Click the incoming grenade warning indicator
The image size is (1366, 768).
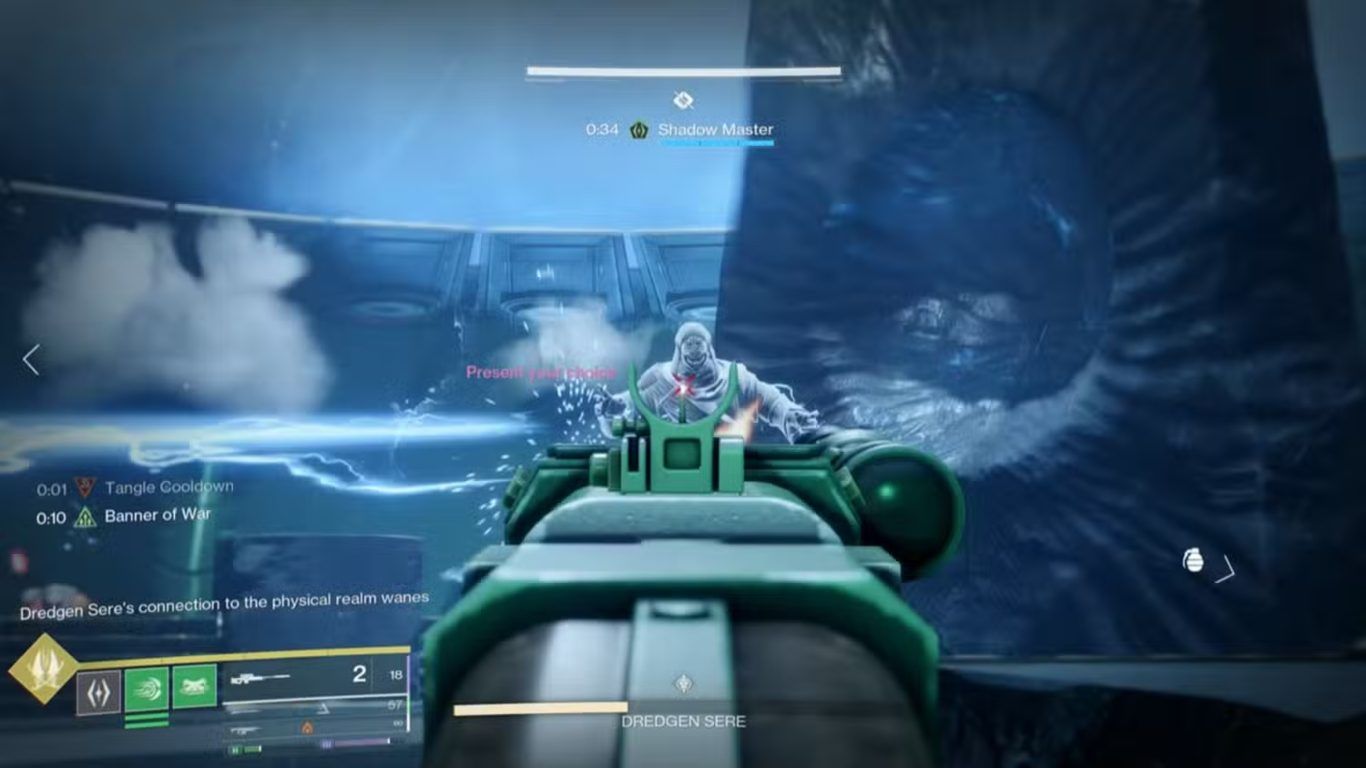(x=1193, y=561)
